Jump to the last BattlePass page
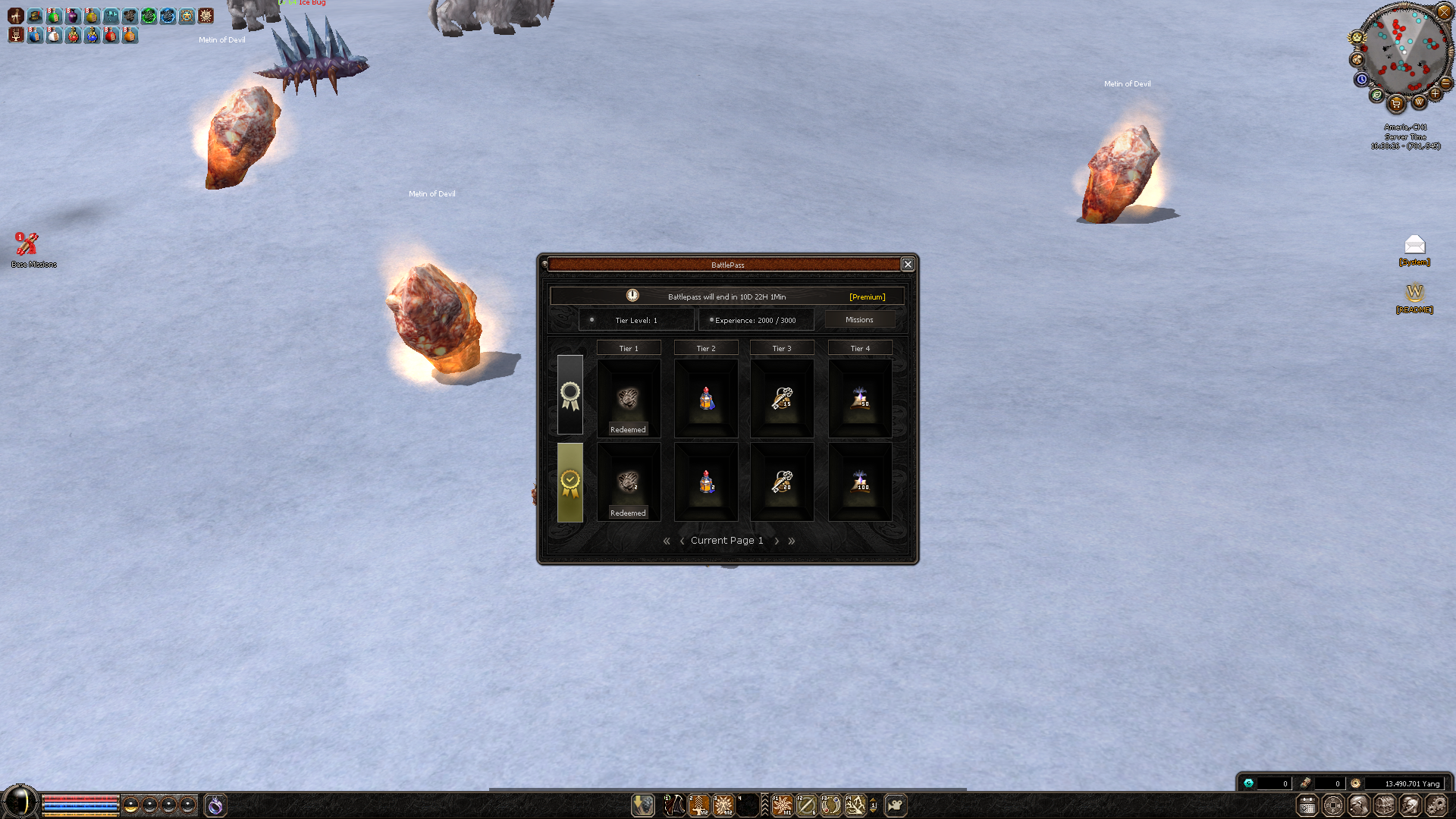Screen dimensions: 1456x819 (x=792, y=541)
